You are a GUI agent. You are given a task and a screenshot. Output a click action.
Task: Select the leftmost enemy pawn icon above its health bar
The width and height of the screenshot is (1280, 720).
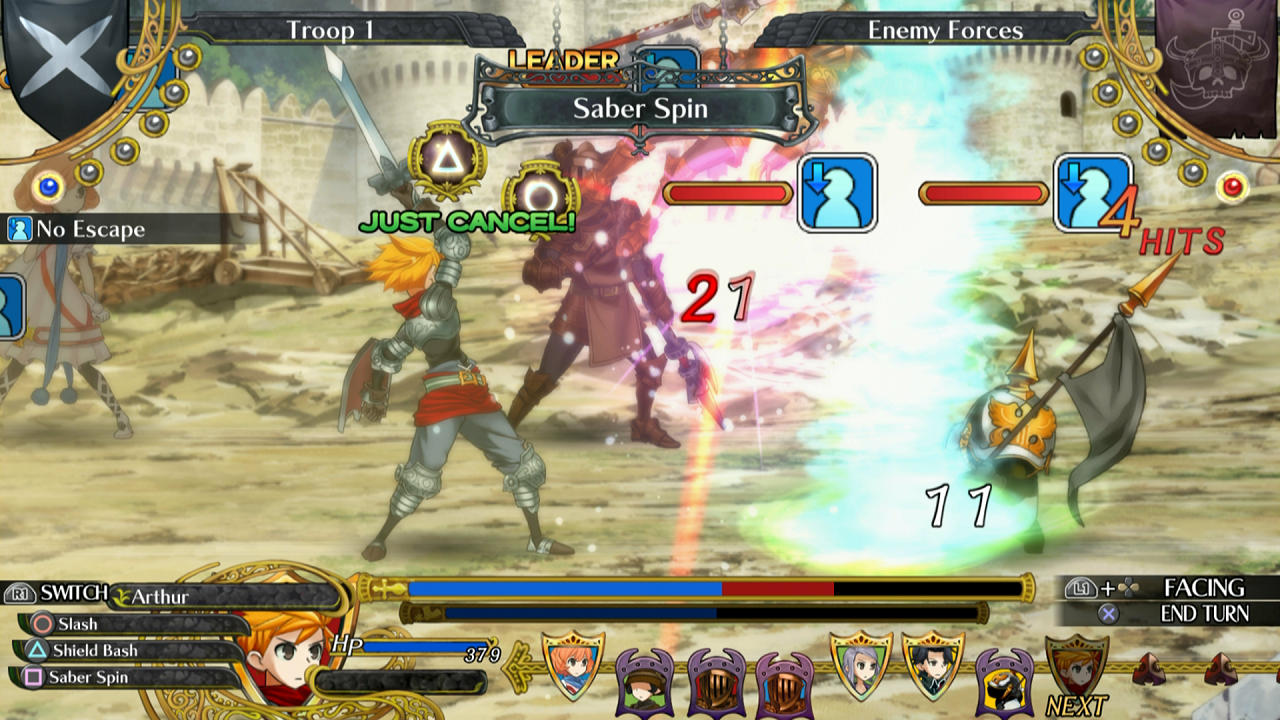836,190
